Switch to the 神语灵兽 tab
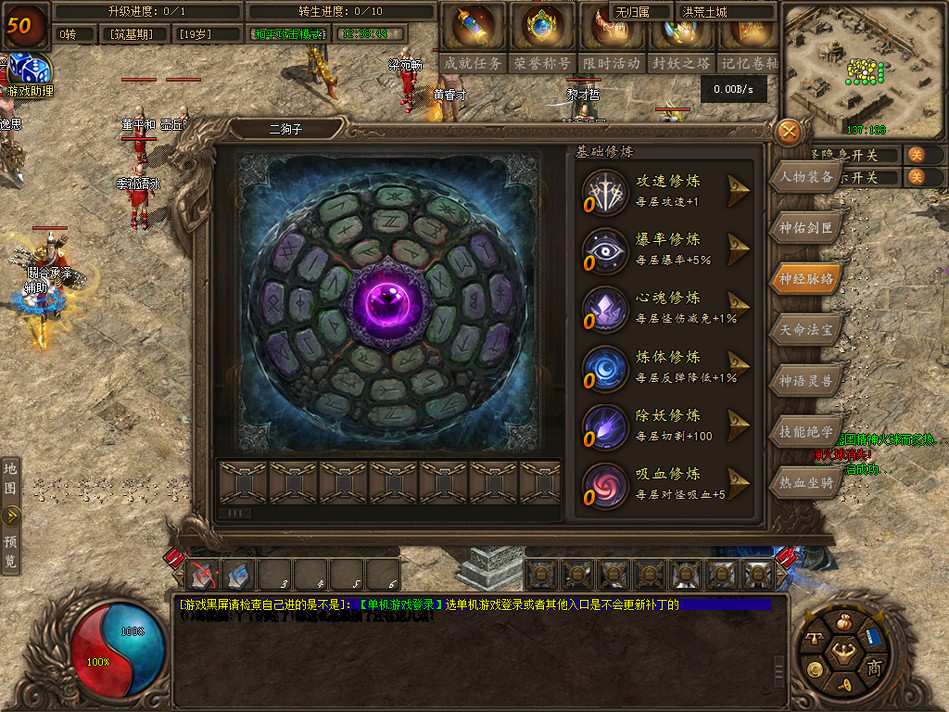Image resolution: width=949 pixels, height=712 pixels. (806, 380)
